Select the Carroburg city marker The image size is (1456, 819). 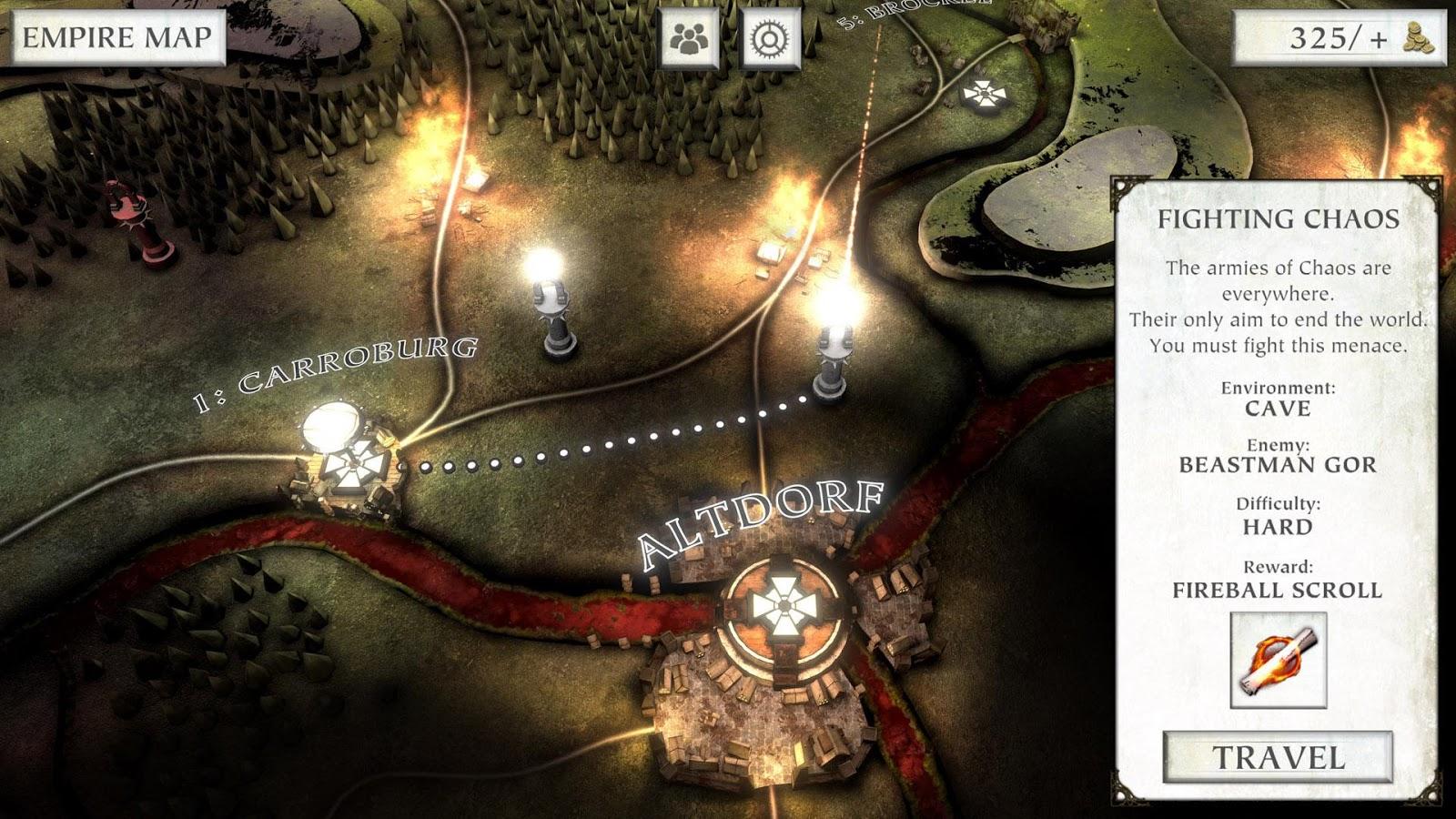click(x=350, y=464)
